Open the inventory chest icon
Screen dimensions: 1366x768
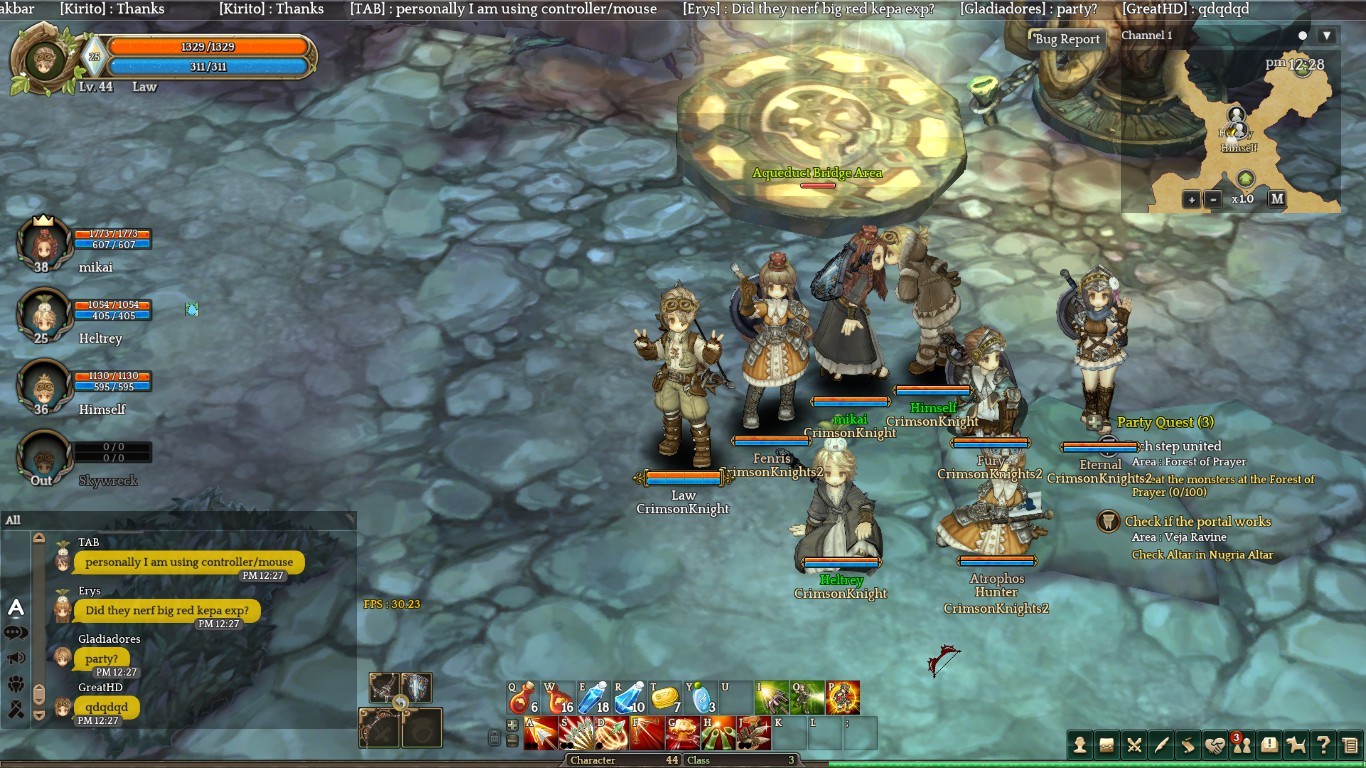click(x=1107, y=744)
